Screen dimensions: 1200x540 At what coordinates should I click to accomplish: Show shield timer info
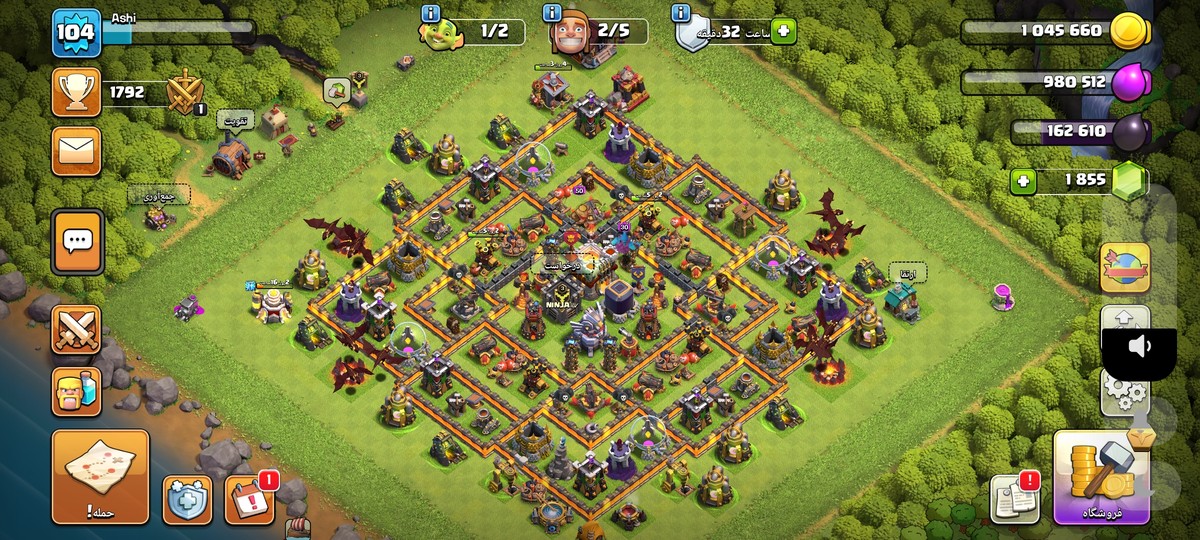(x=681, y=13)
